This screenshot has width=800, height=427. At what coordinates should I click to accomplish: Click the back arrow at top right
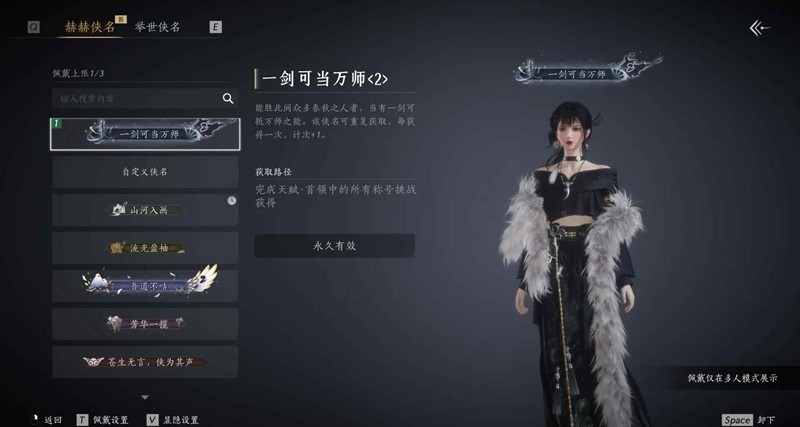[x=761, y=28]
